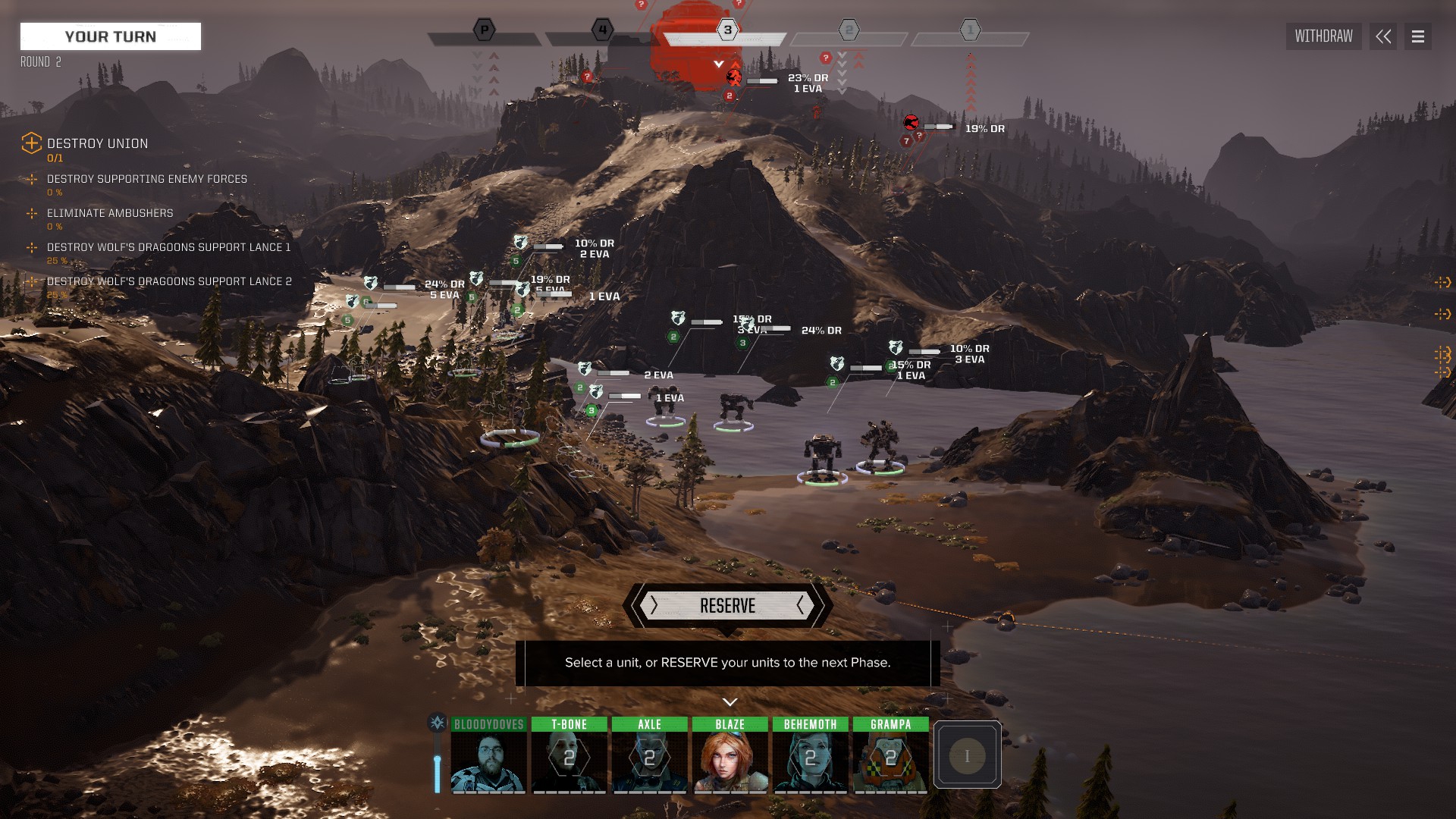Viewport: 1456px width, 819px height.
Task: Click the double-arrow collapse button
Action: pos(1383,36)
